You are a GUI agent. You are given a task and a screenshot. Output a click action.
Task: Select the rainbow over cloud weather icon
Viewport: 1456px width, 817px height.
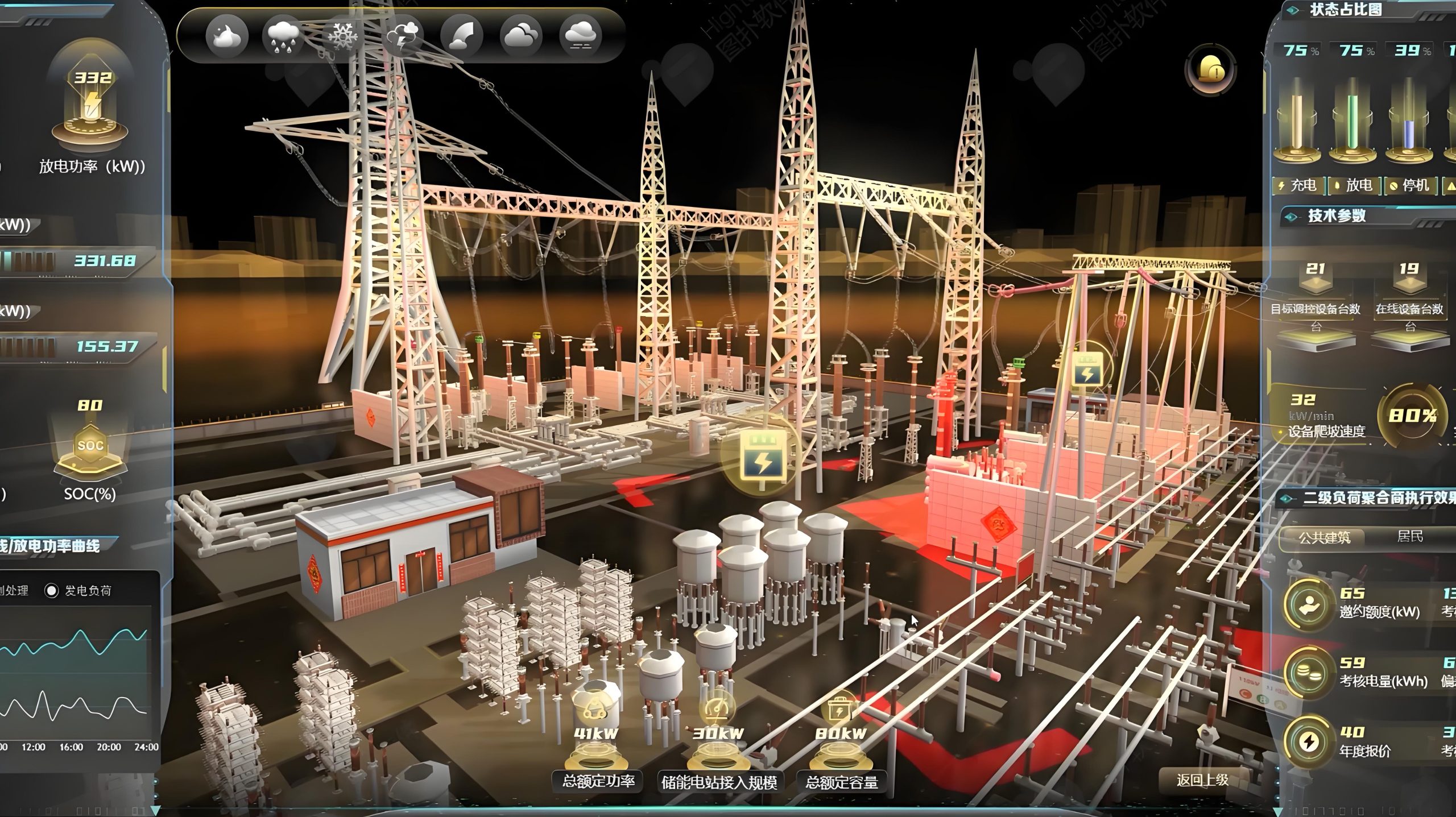(x=461, y=36)
